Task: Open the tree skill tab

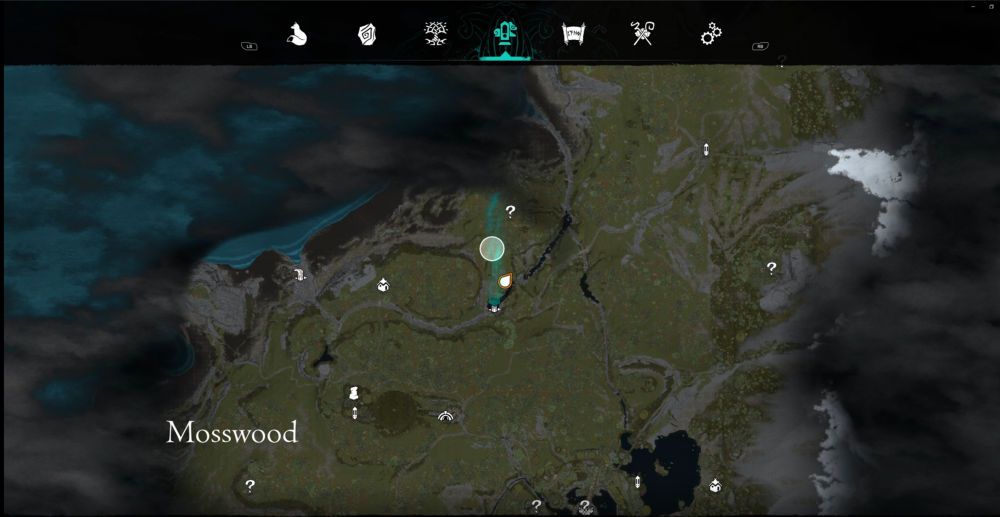Action: pyautogui.click(x=435, y=35)
